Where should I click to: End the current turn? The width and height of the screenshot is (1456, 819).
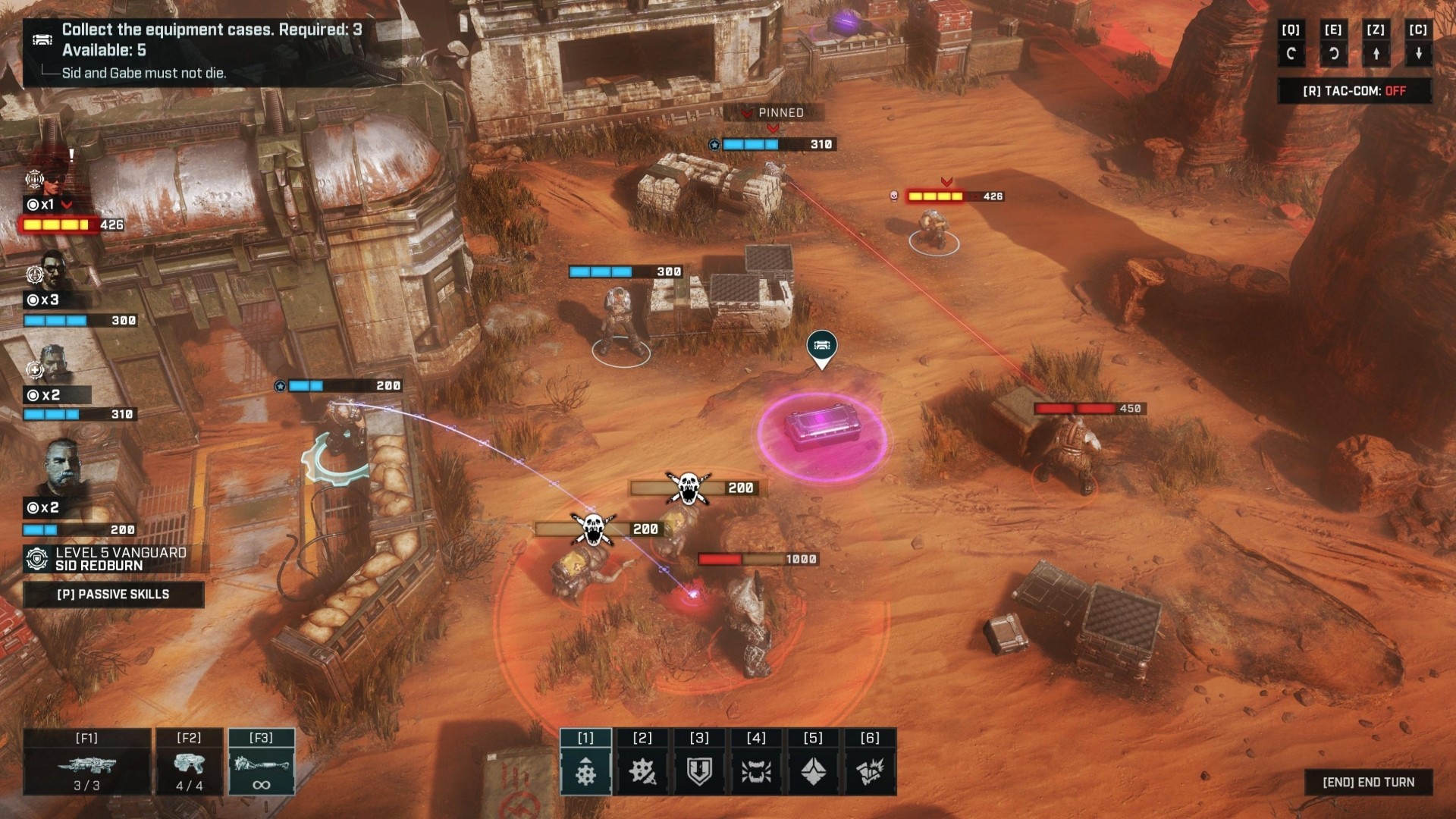(x=1368, y=782)
